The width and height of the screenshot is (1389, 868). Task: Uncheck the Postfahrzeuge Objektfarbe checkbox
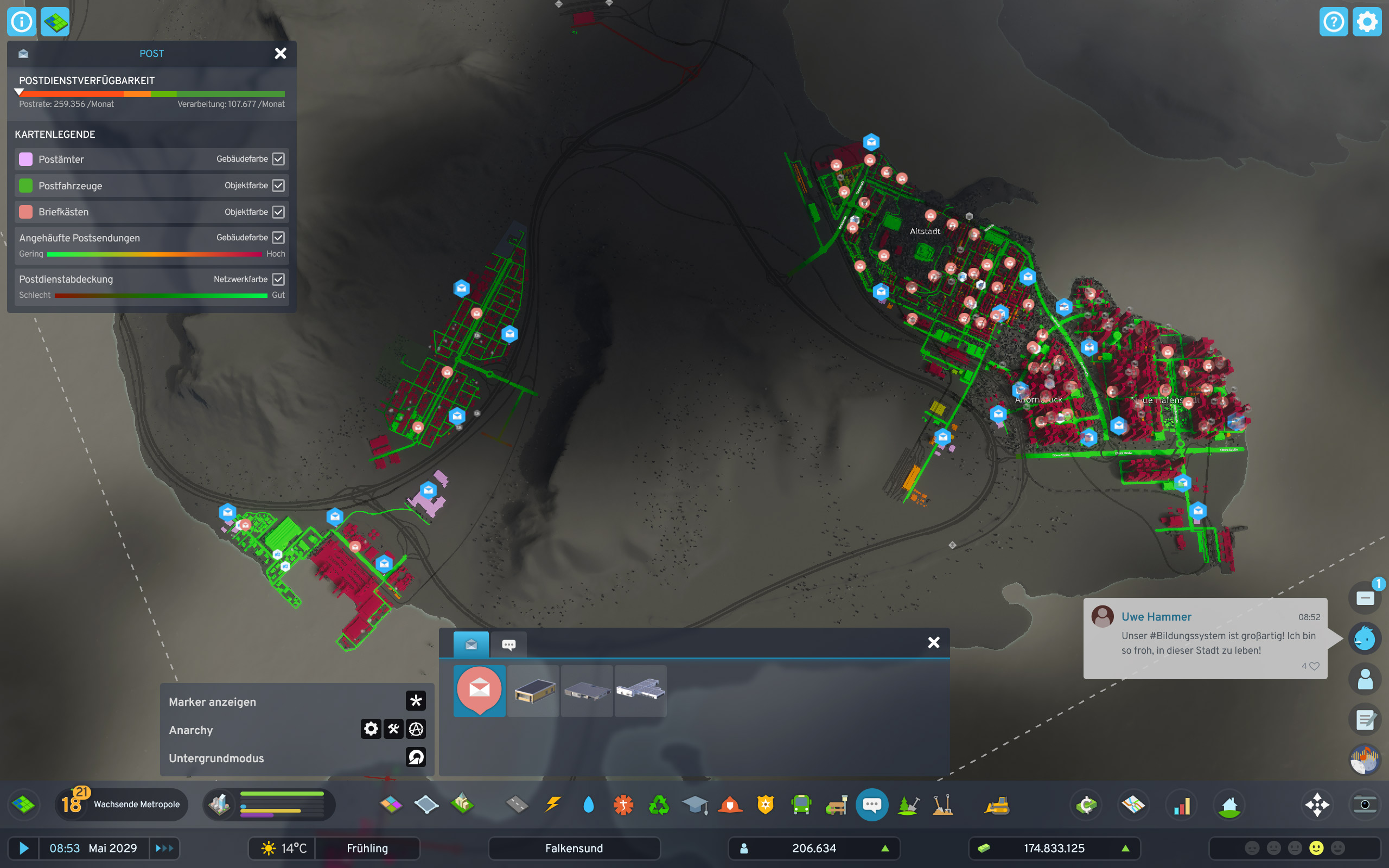[x=278, y=186]
